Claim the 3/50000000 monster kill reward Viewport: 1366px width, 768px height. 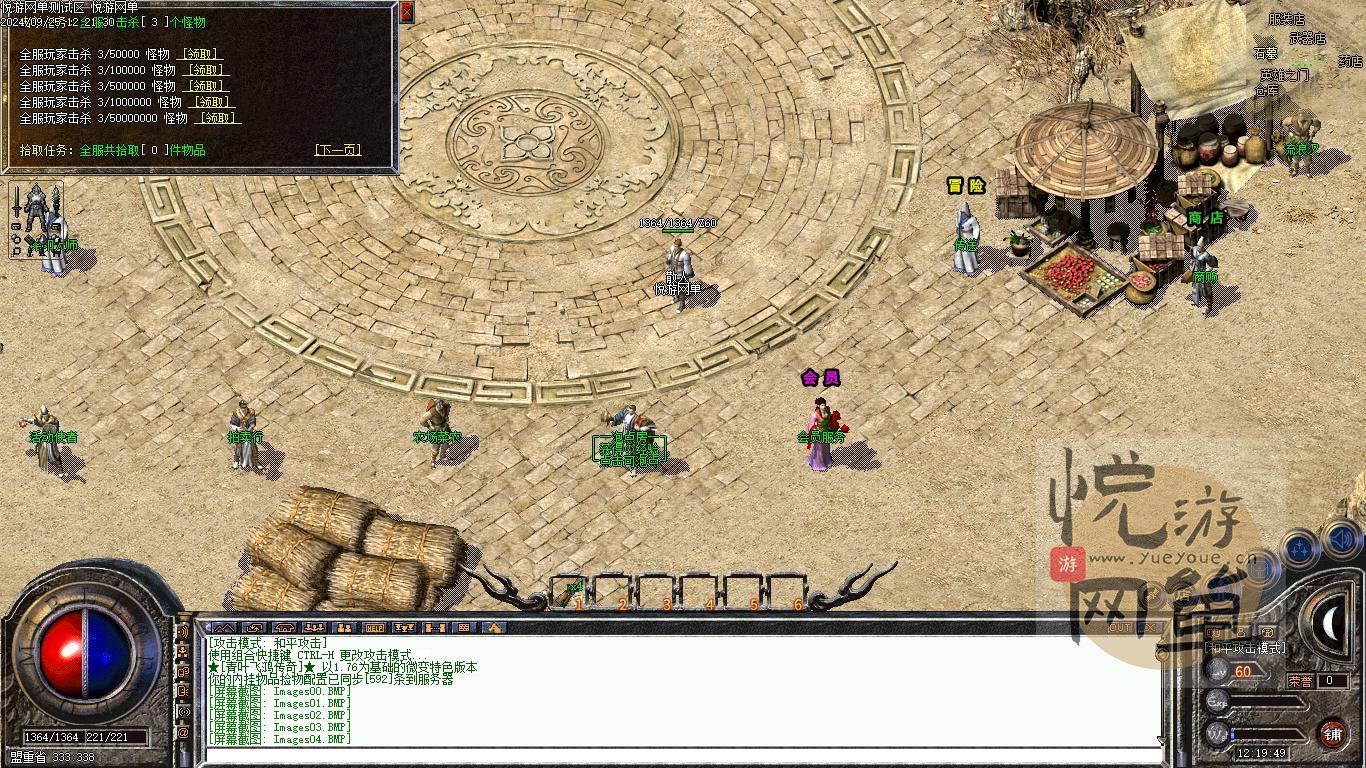(x=219, y=118)
